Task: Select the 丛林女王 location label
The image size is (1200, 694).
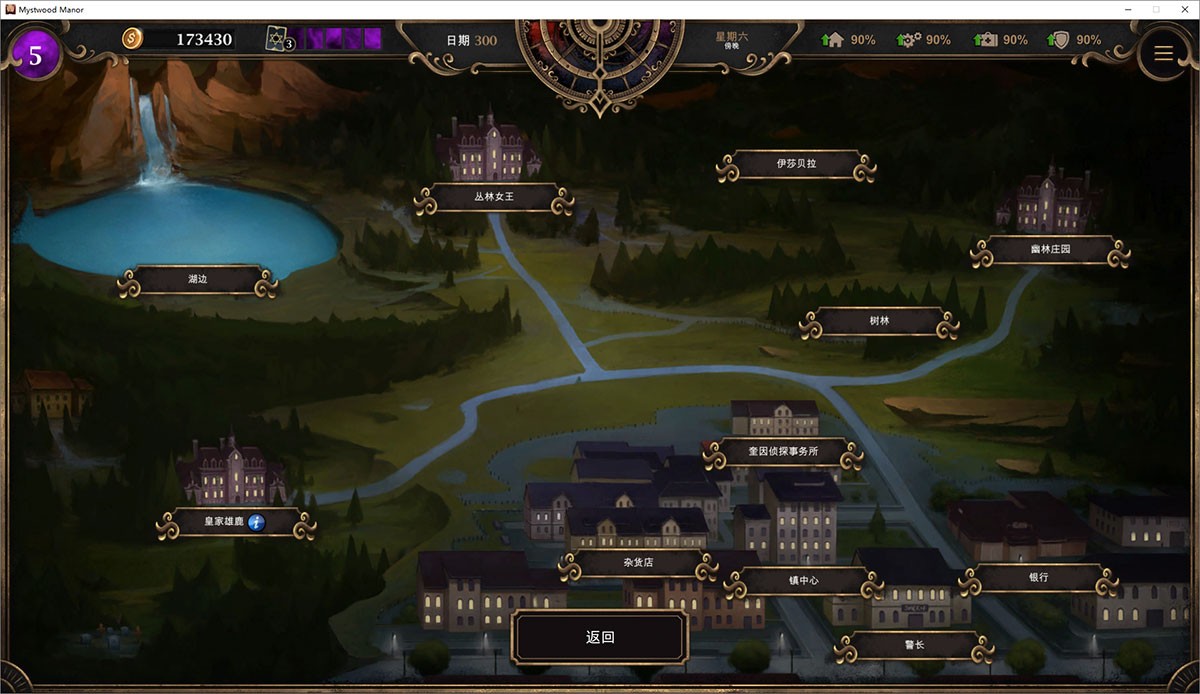Action: (x=494, y=197)
